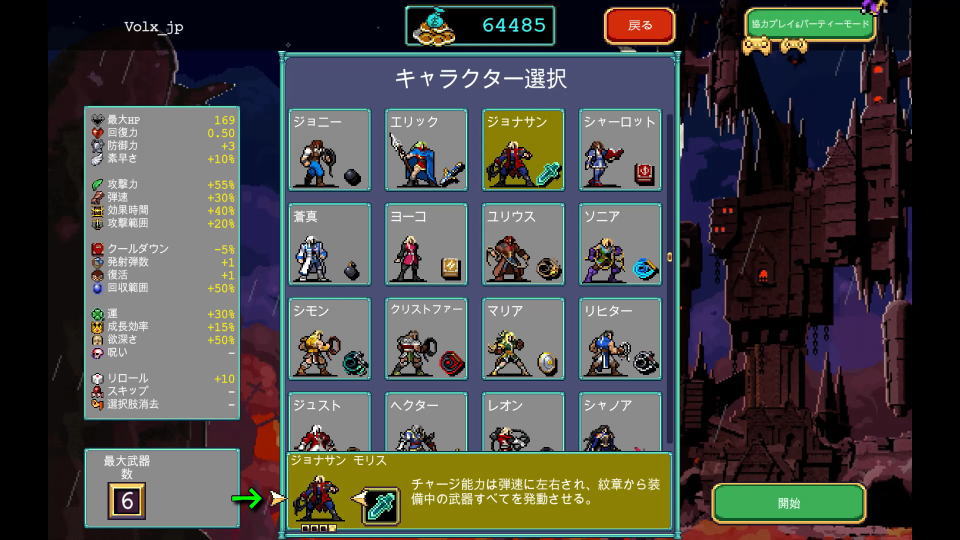Select character シャーロット
This screenshot has width=960, height=540.
click(x=620, y=150)
